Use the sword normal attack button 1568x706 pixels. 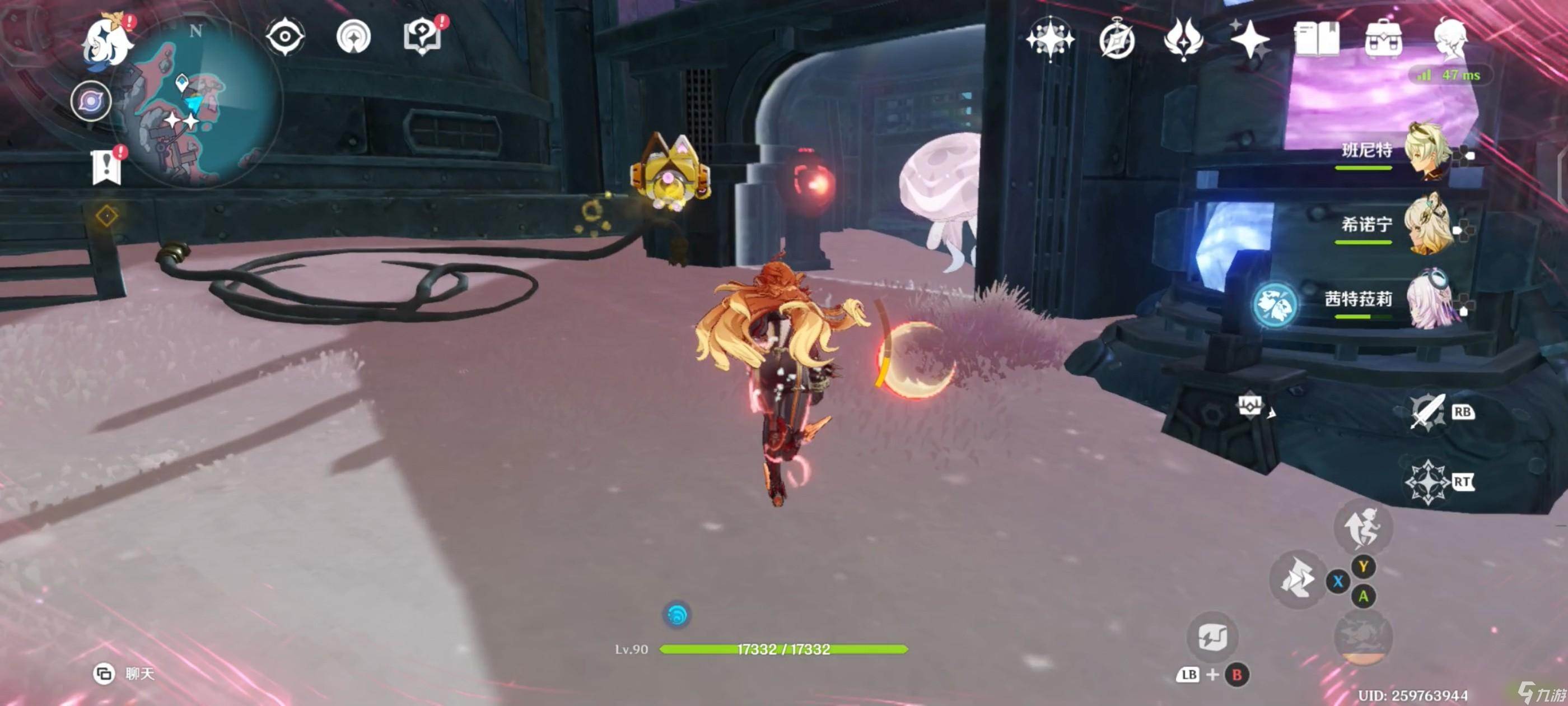pos(1426,412)
